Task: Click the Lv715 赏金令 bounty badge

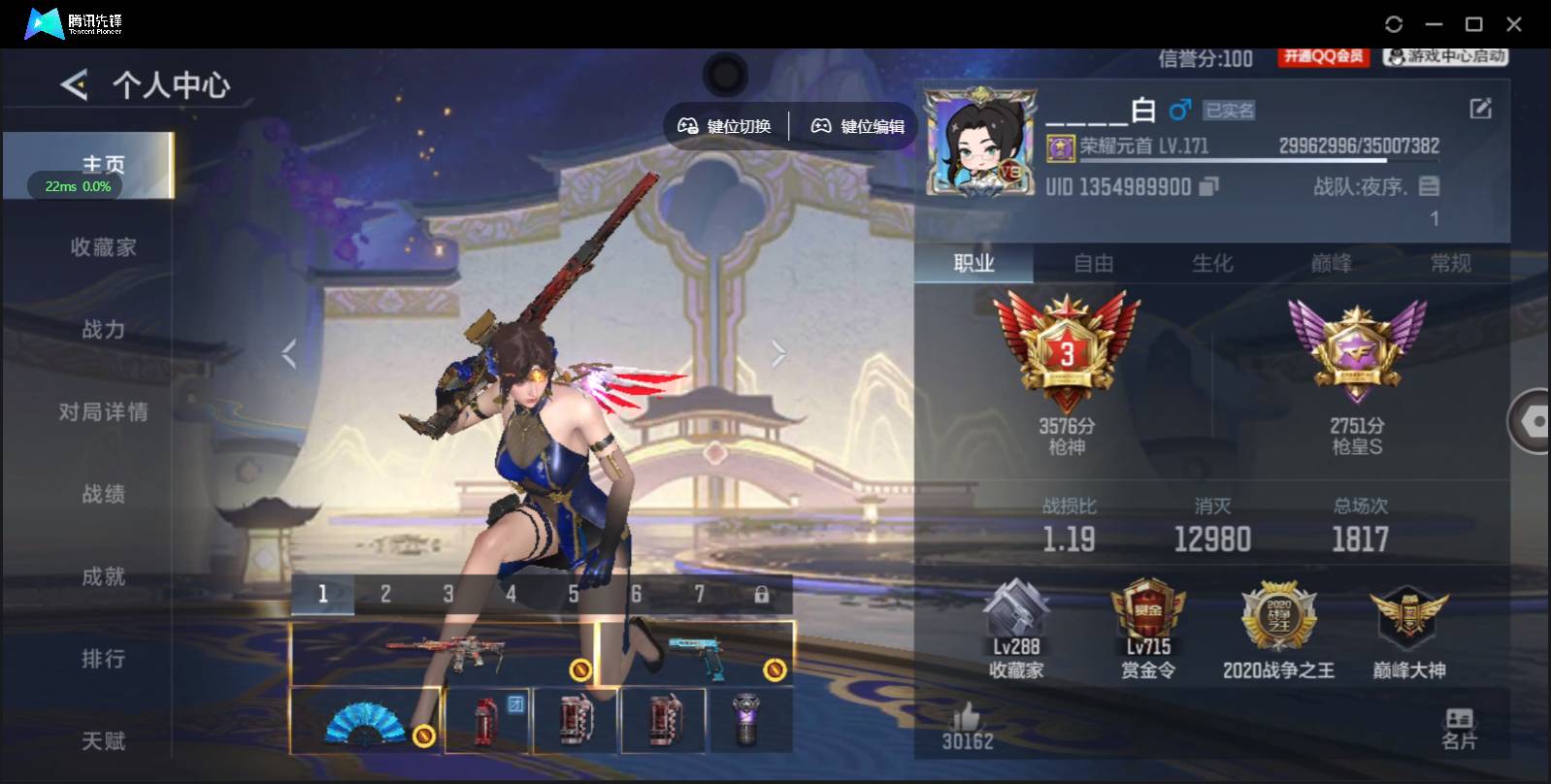Action: [x=1147, y=611]
